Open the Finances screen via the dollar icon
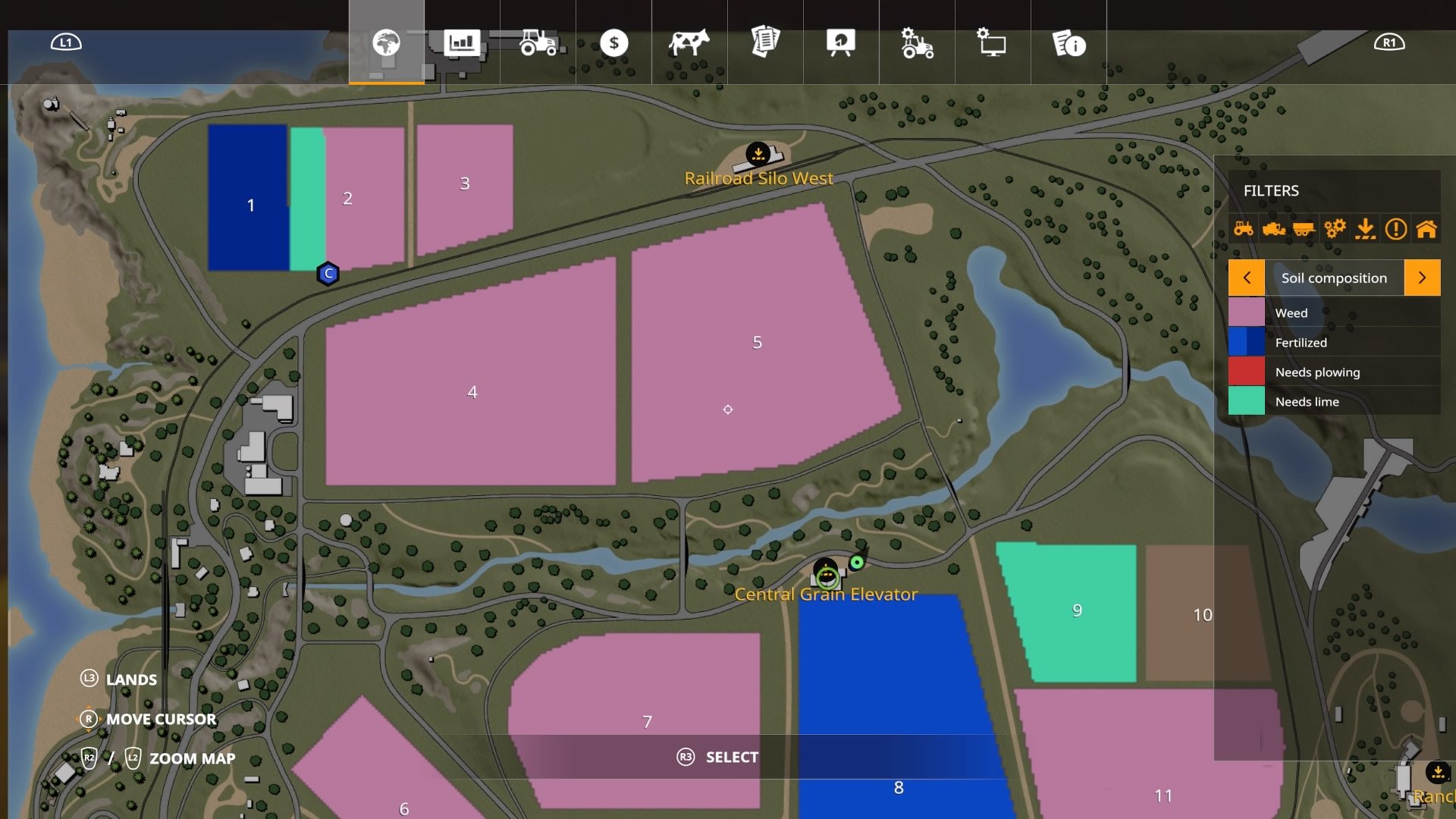 (614, 44)
